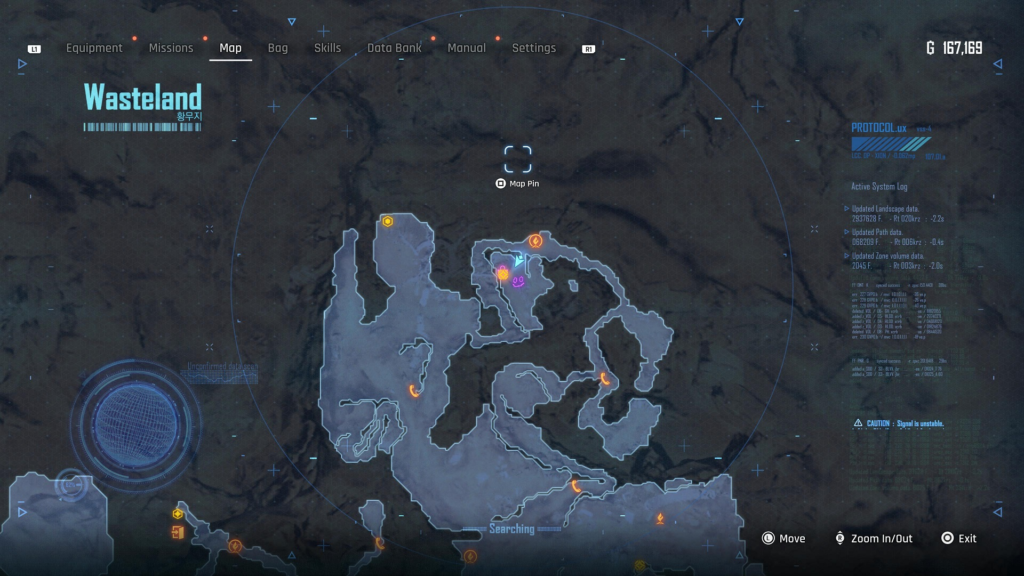
Task: Choose the uncircled orange campfire map marker
Action: point(660,518)
